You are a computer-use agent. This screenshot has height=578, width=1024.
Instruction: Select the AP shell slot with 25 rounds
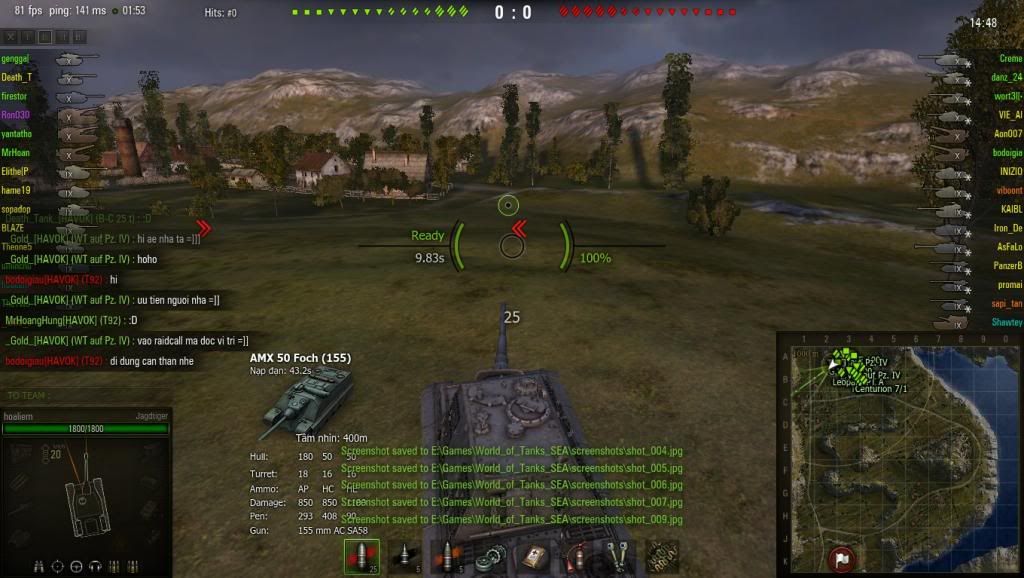click(x=361, y=557)
